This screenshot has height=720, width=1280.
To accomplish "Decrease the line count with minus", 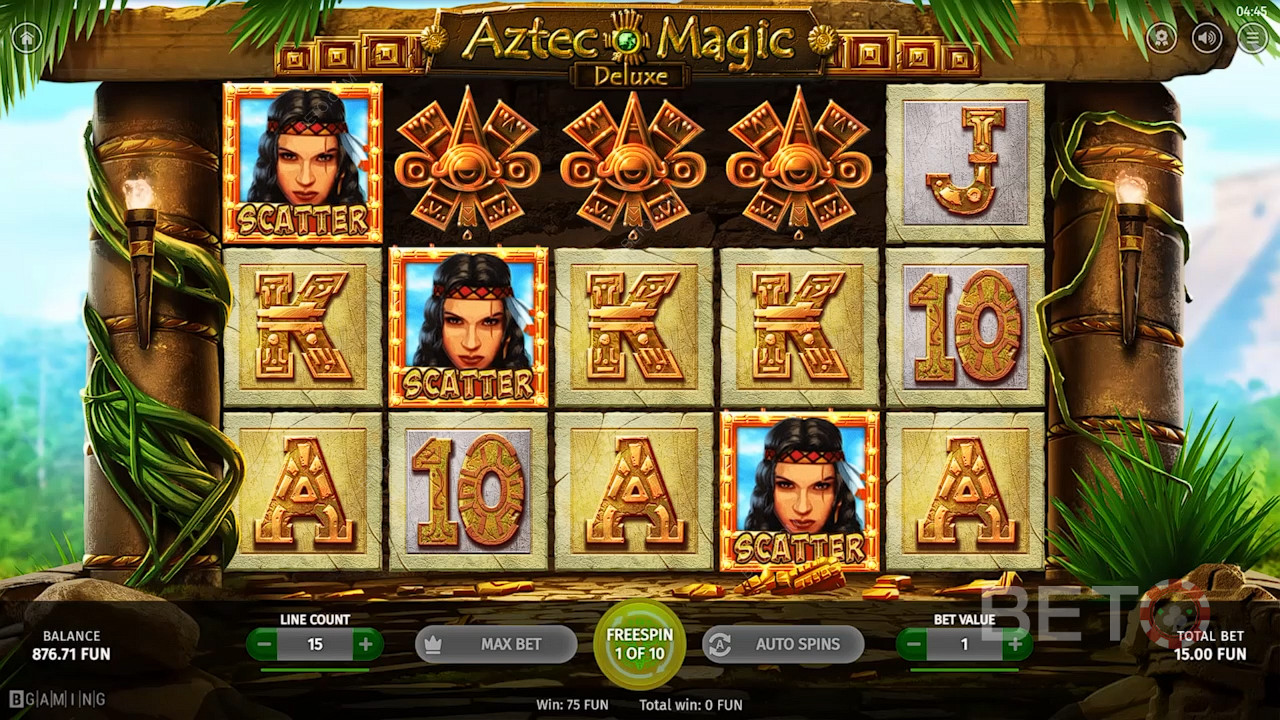I will coord(265,645).
